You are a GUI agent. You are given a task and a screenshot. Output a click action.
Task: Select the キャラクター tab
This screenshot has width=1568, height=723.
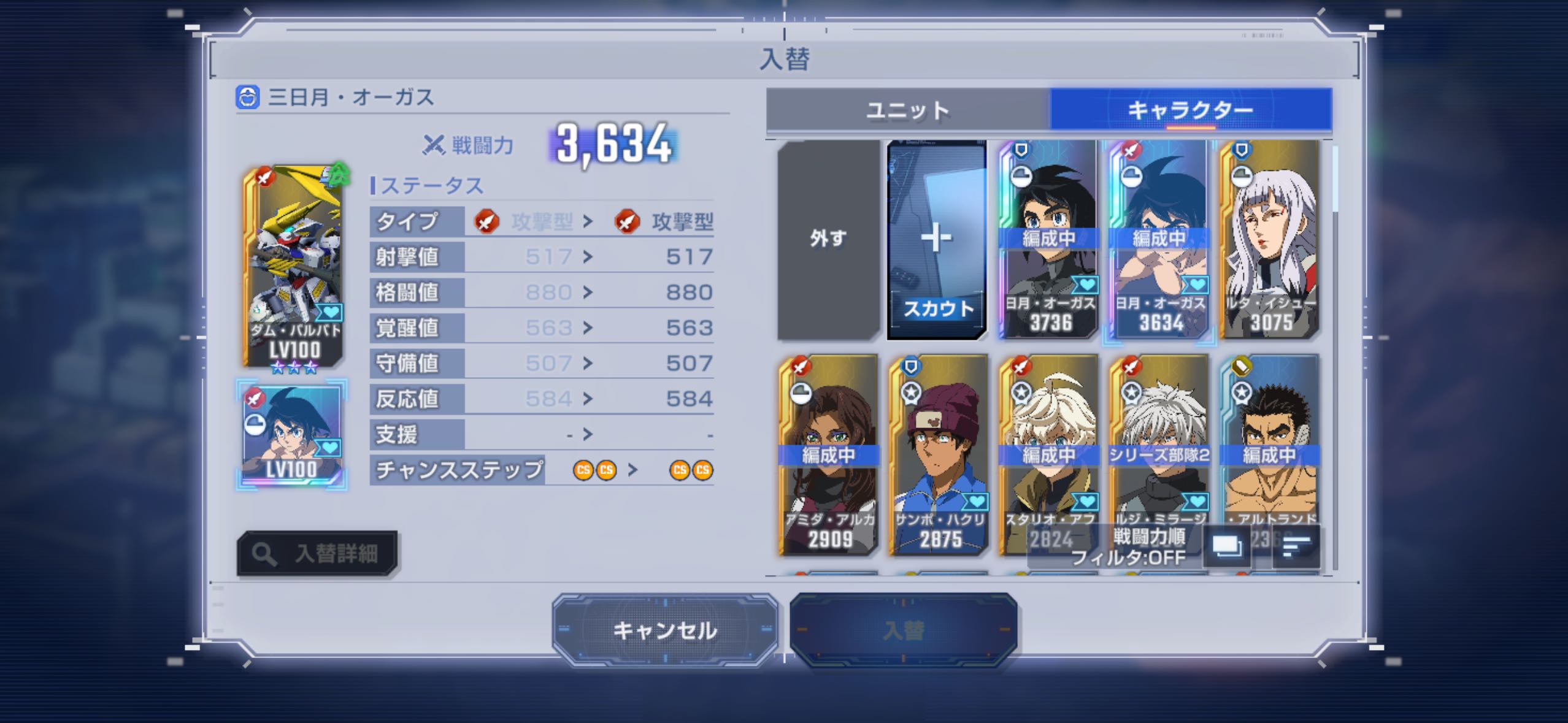[1190, 110]
